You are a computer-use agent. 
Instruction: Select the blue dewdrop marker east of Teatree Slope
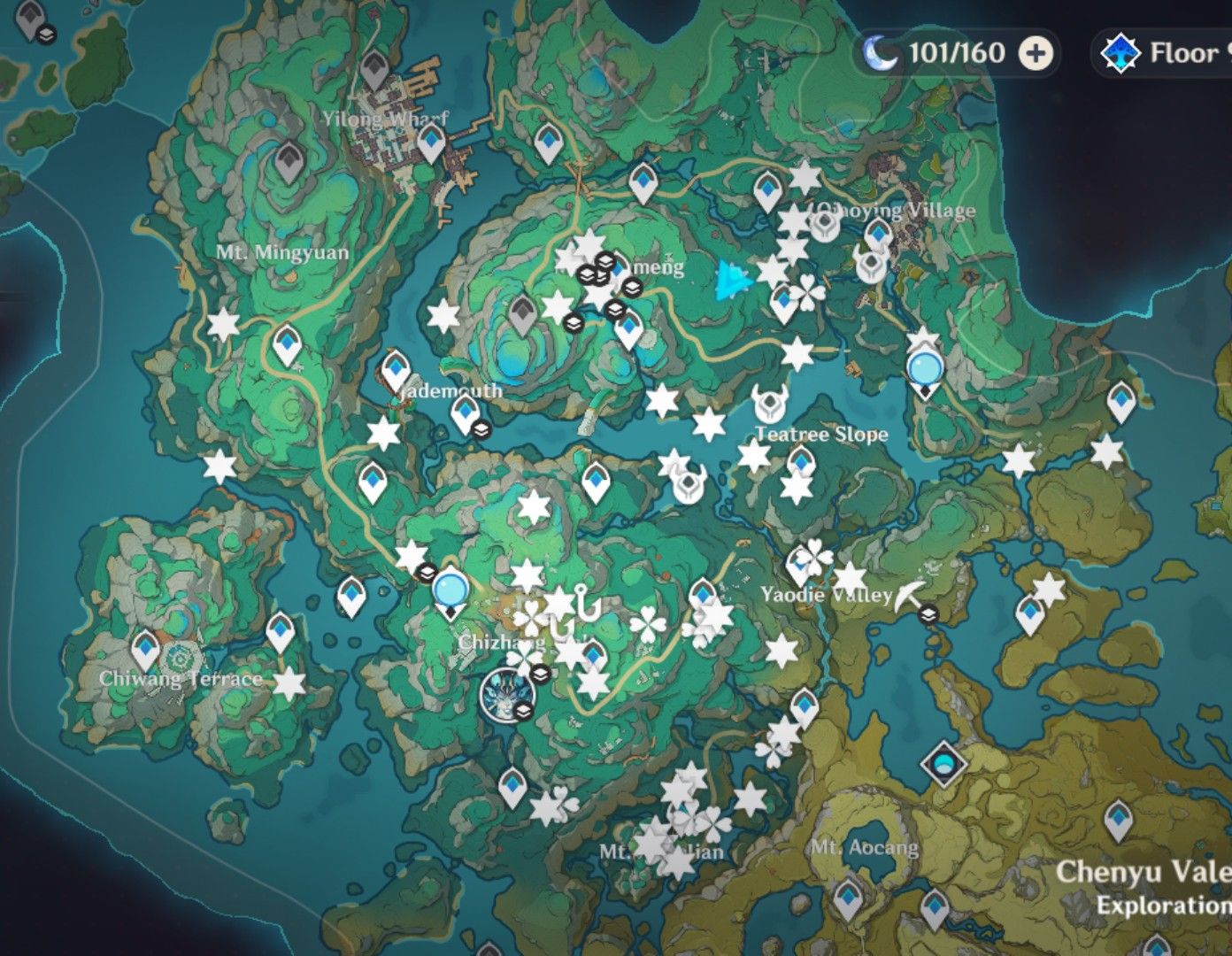[924, 366]
